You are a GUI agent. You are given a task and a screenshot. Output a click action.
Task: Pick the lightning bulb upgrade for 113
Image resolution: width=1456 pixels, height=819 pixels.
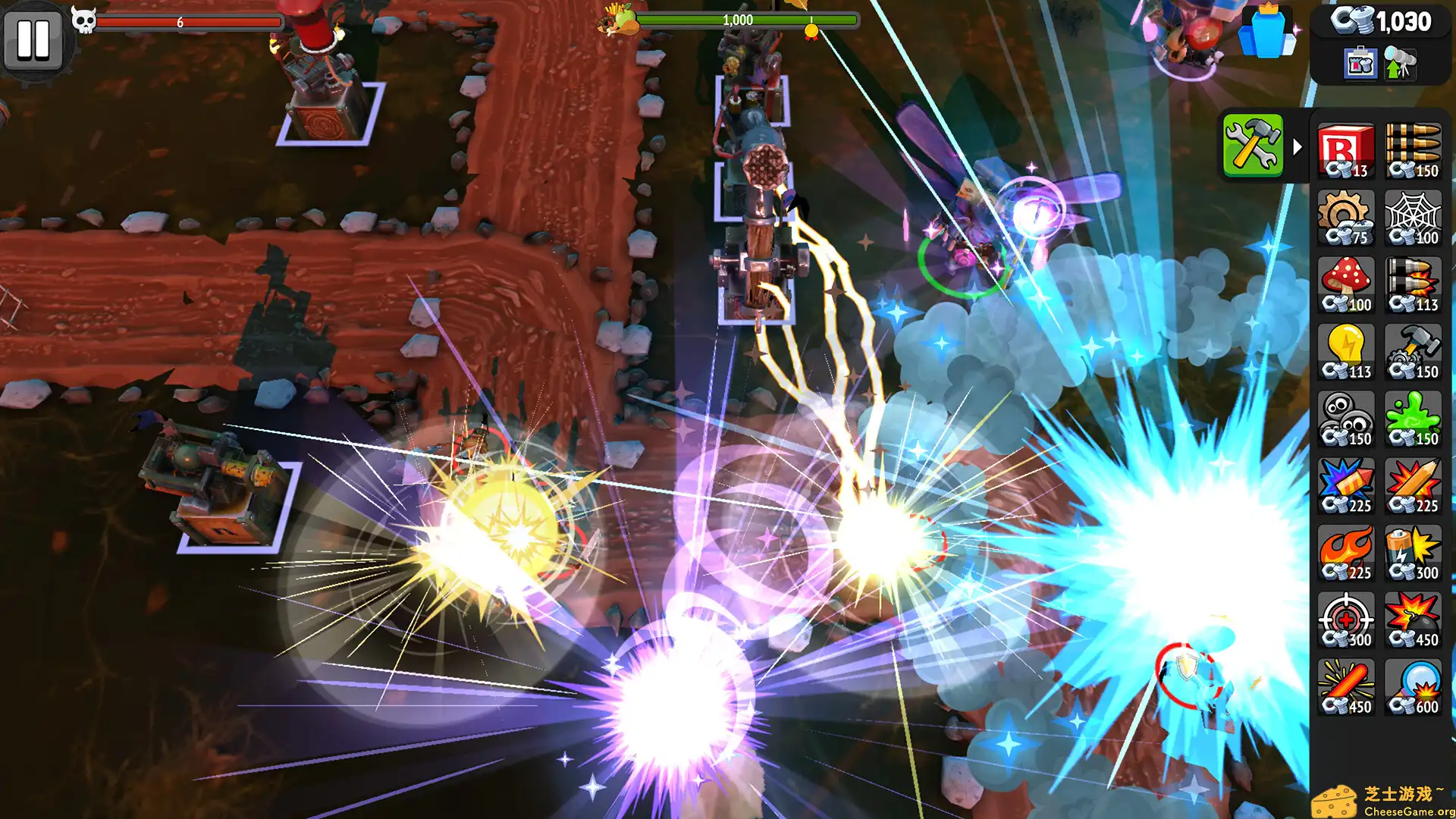pos(1346,350)
